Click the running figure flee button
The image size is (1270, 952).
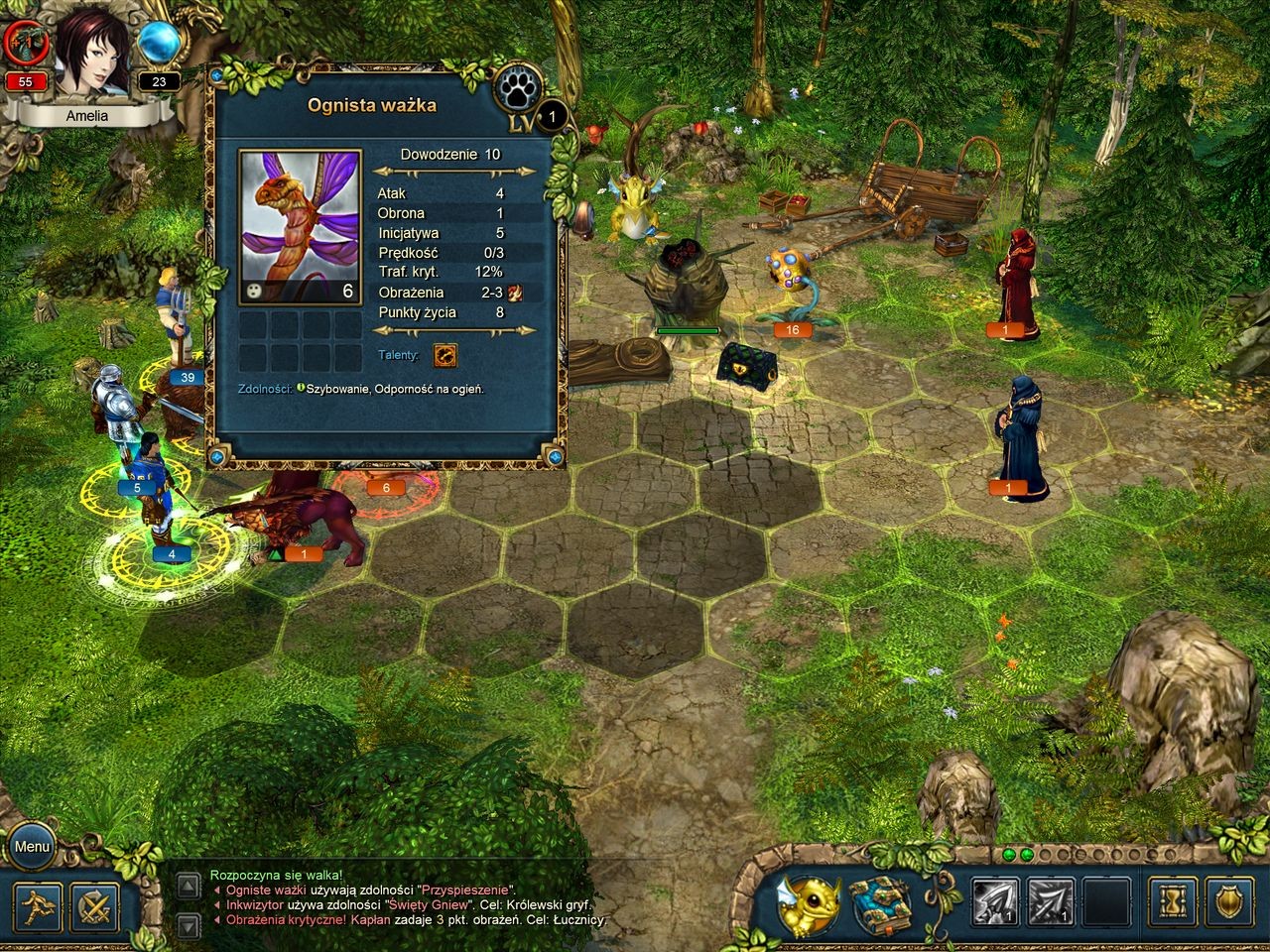click(38, 906)
